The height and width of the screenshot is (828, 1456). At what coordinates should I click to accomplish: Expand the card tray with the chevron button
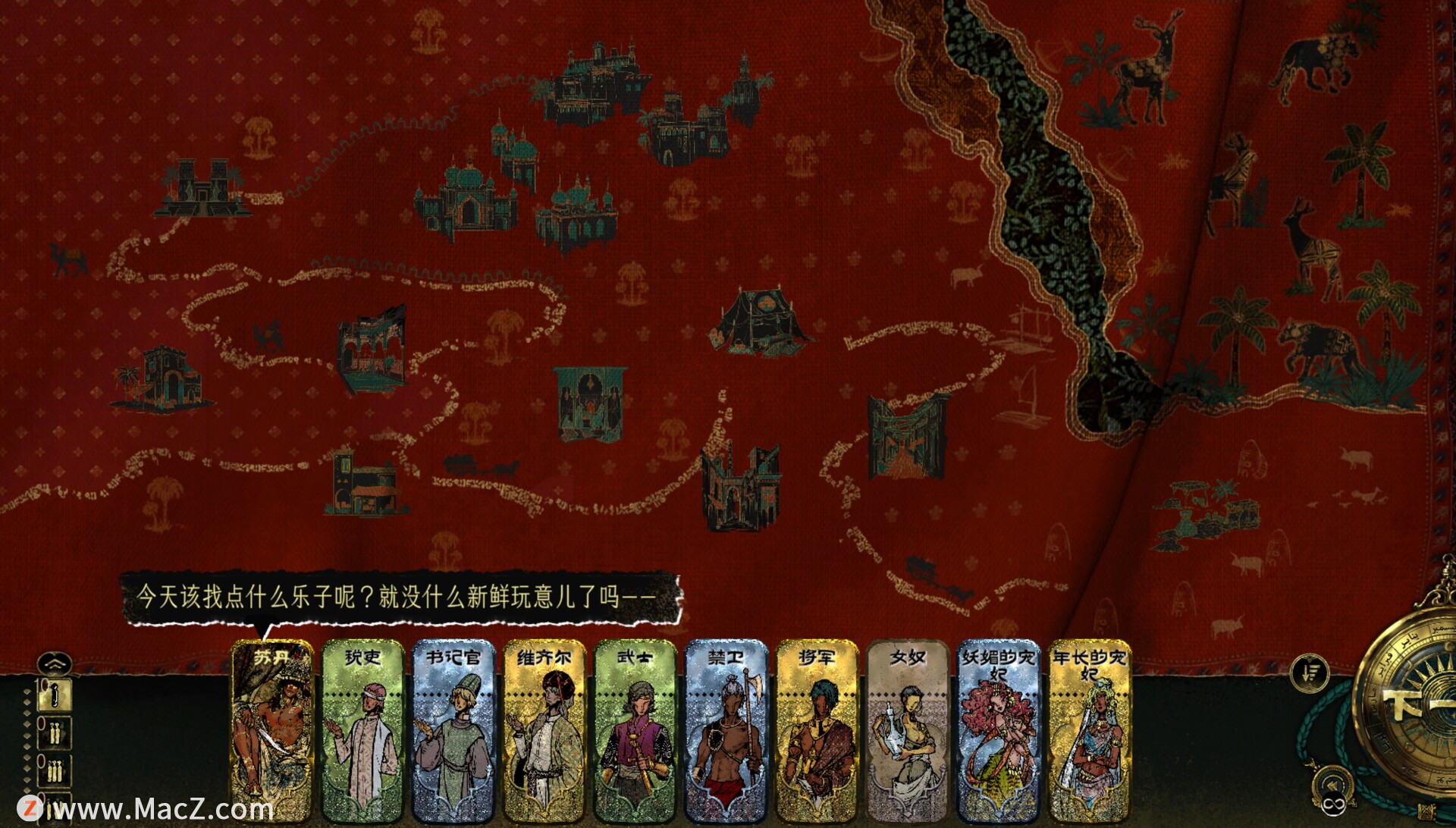55,664
